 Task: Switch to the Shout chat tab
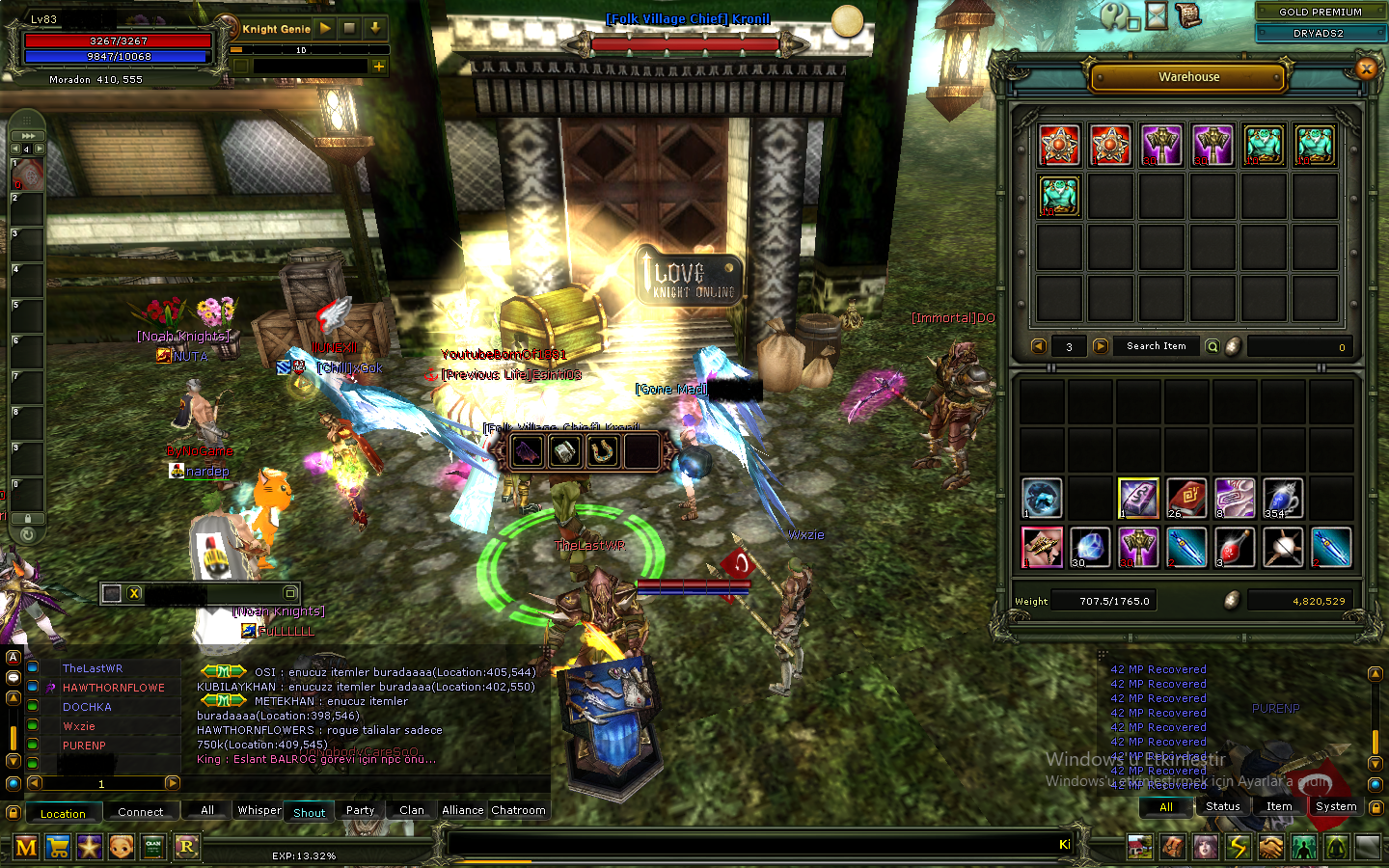pyautogui.click(x=309, y=811)
